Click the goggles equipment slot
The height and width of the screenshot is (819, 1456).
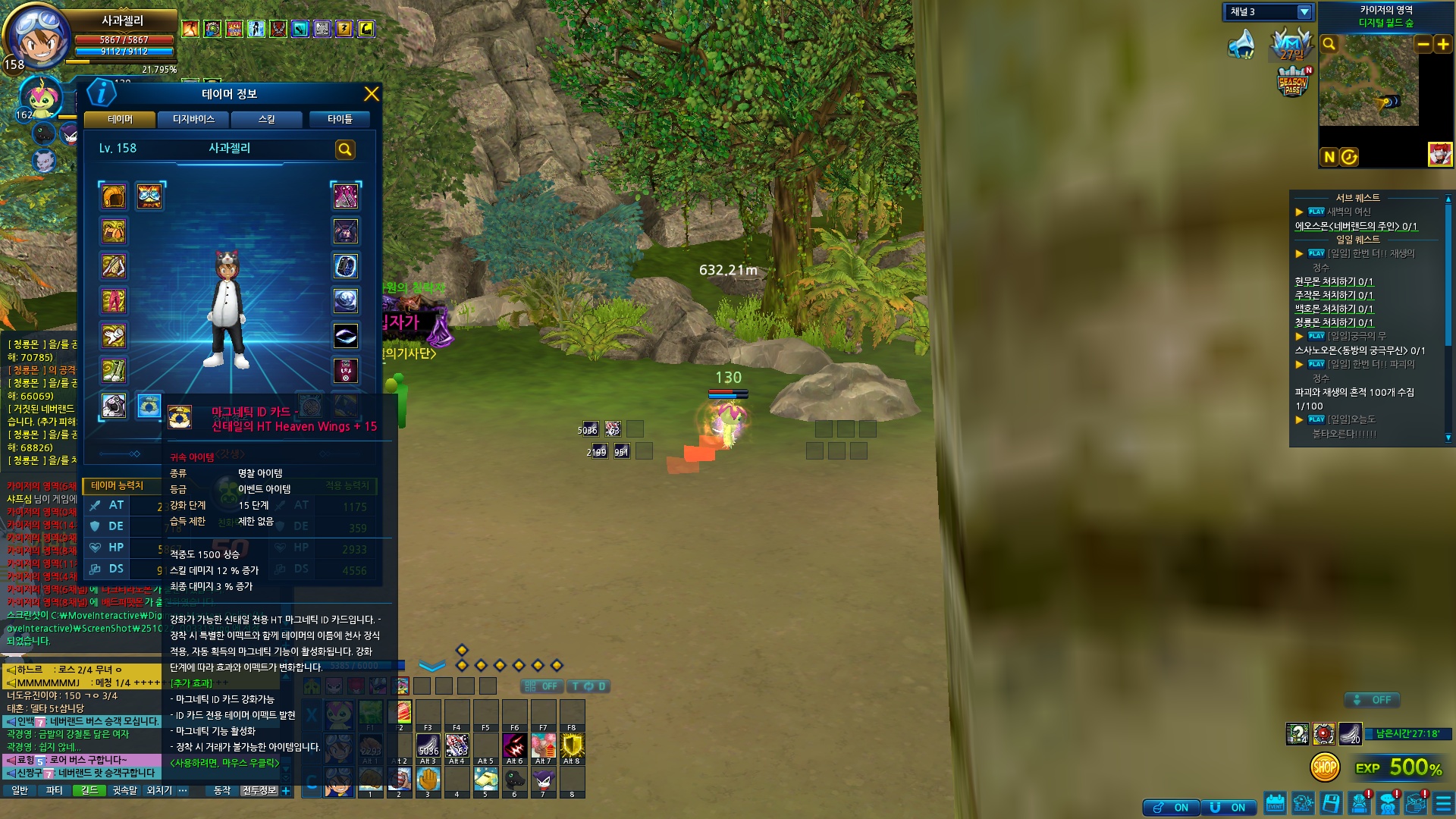[x=149, y=196]
